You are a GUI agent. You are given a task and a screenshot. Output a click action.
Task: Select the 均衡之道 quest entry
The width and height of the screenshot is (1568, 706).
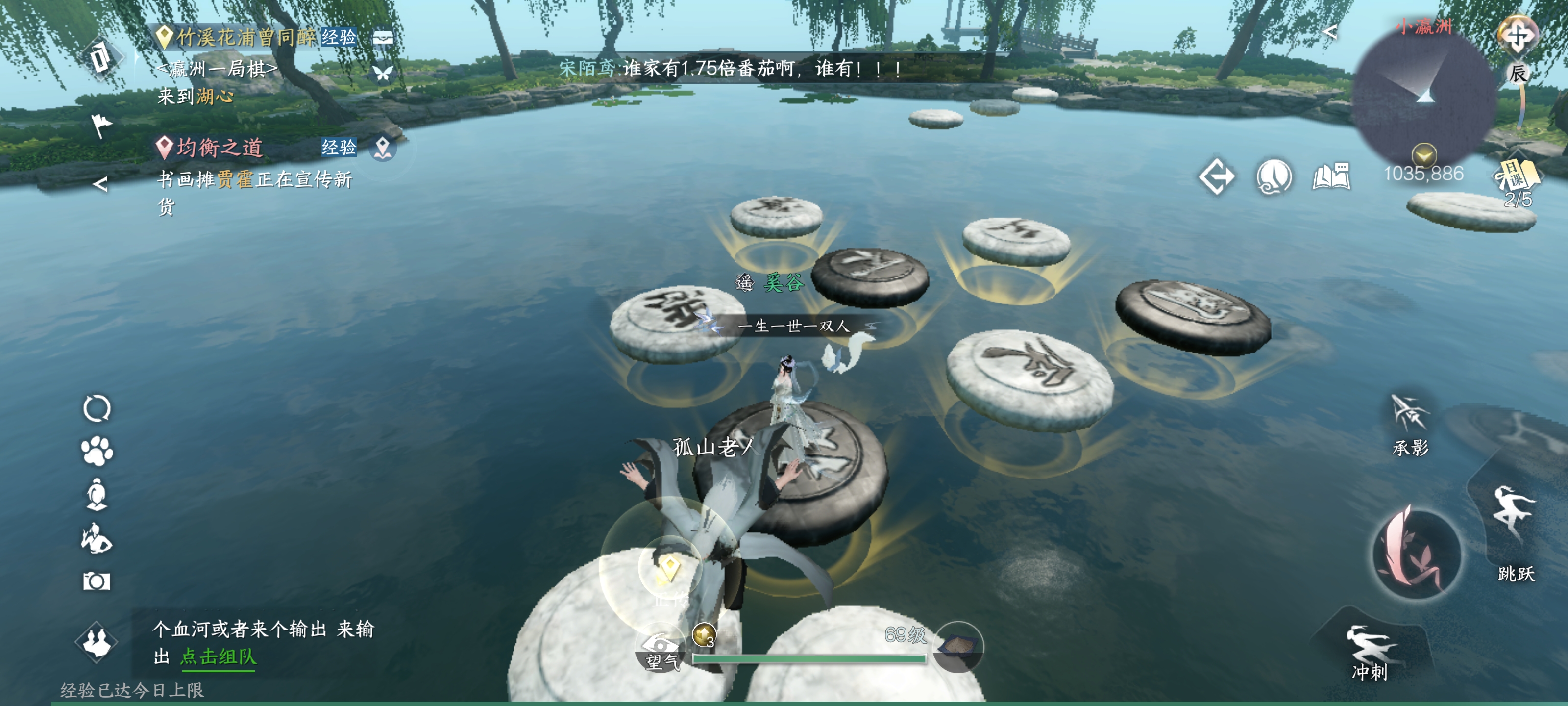pos(219,148)
